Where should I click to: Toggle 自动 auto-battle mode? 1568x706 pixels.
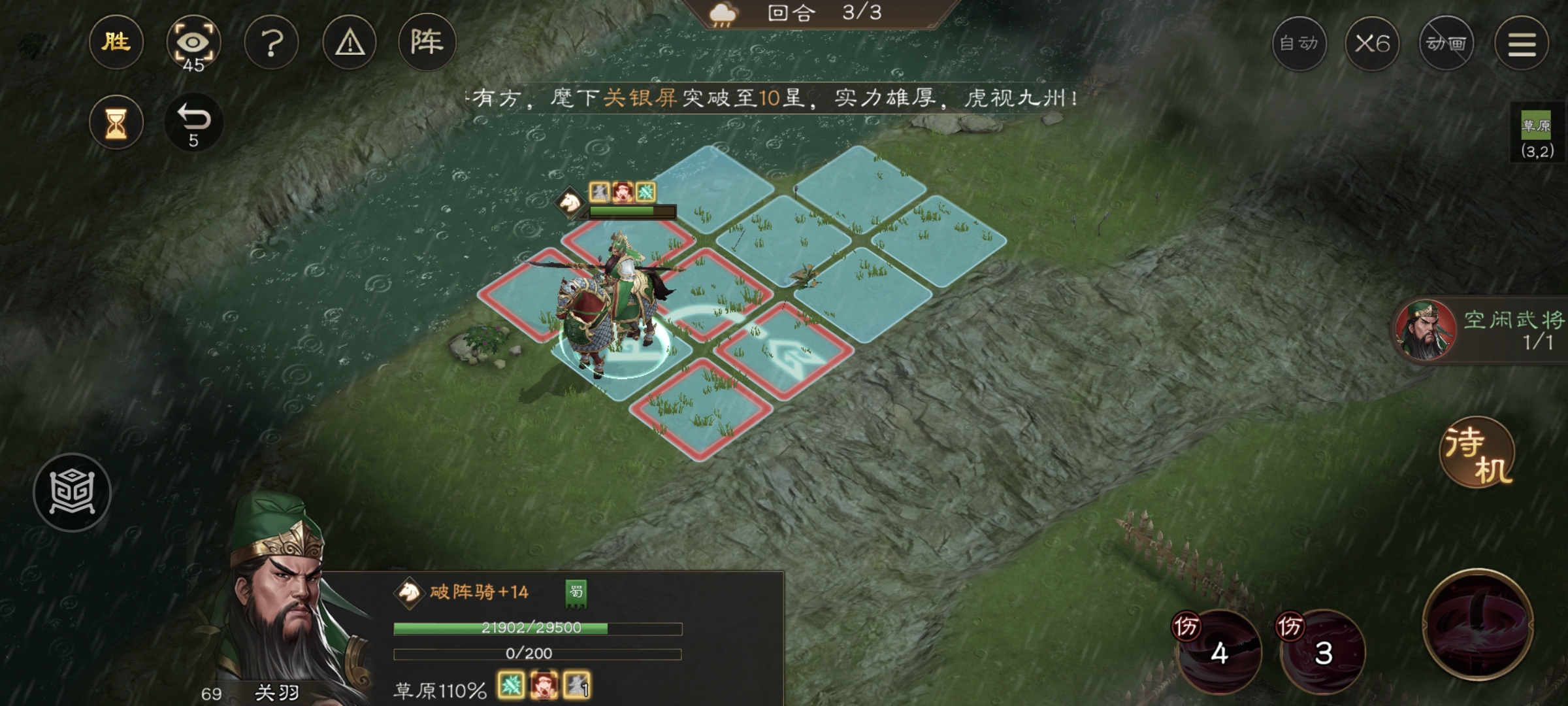point(1299,44)
